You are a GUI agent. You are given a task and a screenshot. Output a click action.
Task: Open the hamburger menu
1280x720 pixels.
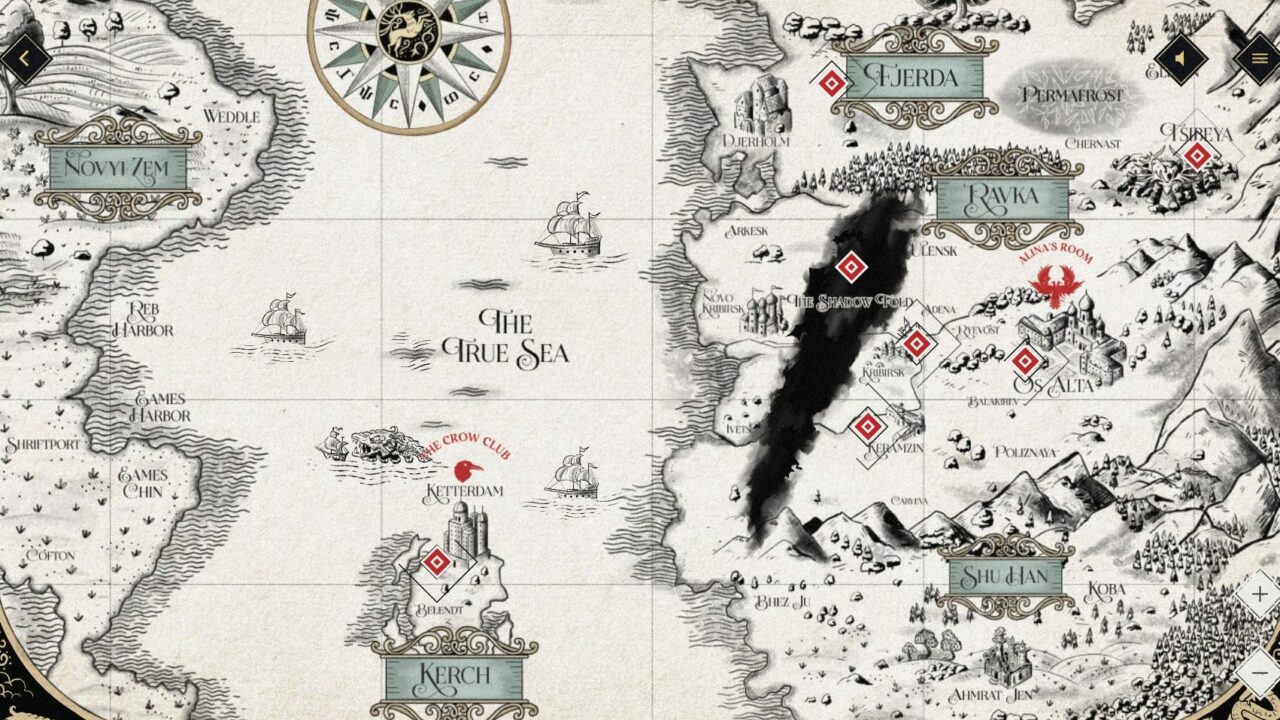pyautogui.click(x=1257, y=59)
